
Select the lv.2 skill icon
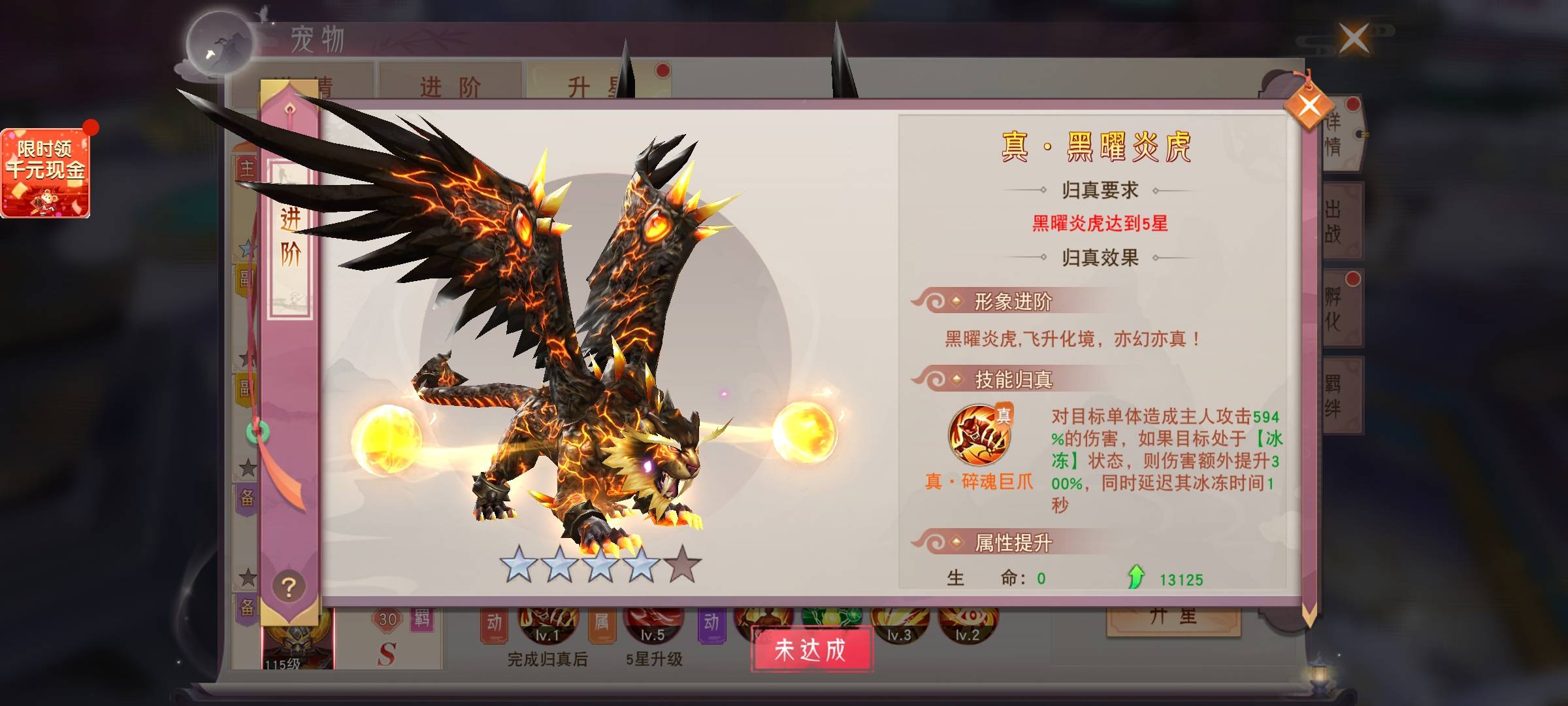coord(968,624)
